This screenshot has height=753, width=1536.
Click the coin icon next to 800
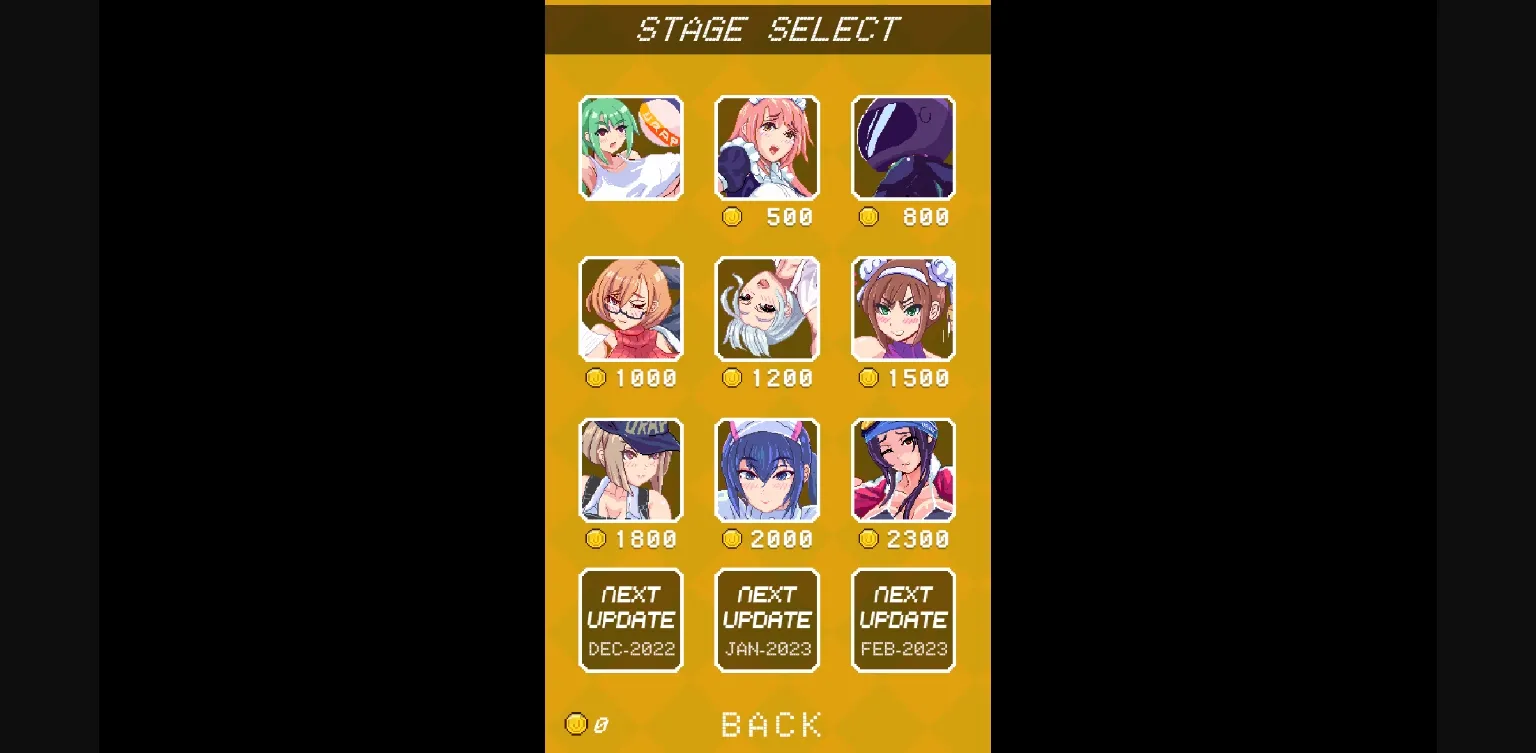[868, 216]
